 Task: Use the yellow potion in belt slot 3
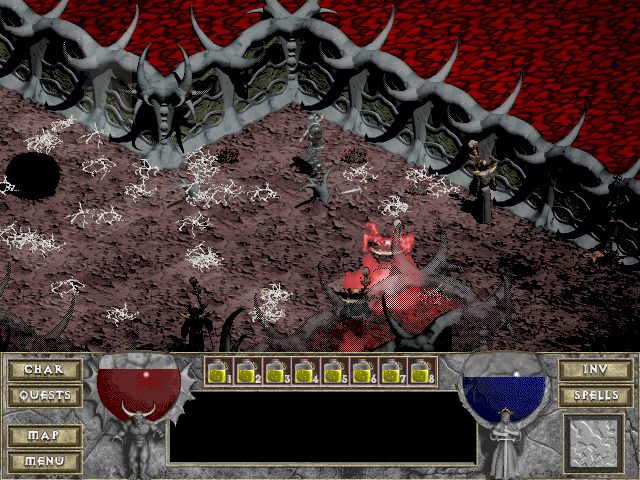point(276,372)
